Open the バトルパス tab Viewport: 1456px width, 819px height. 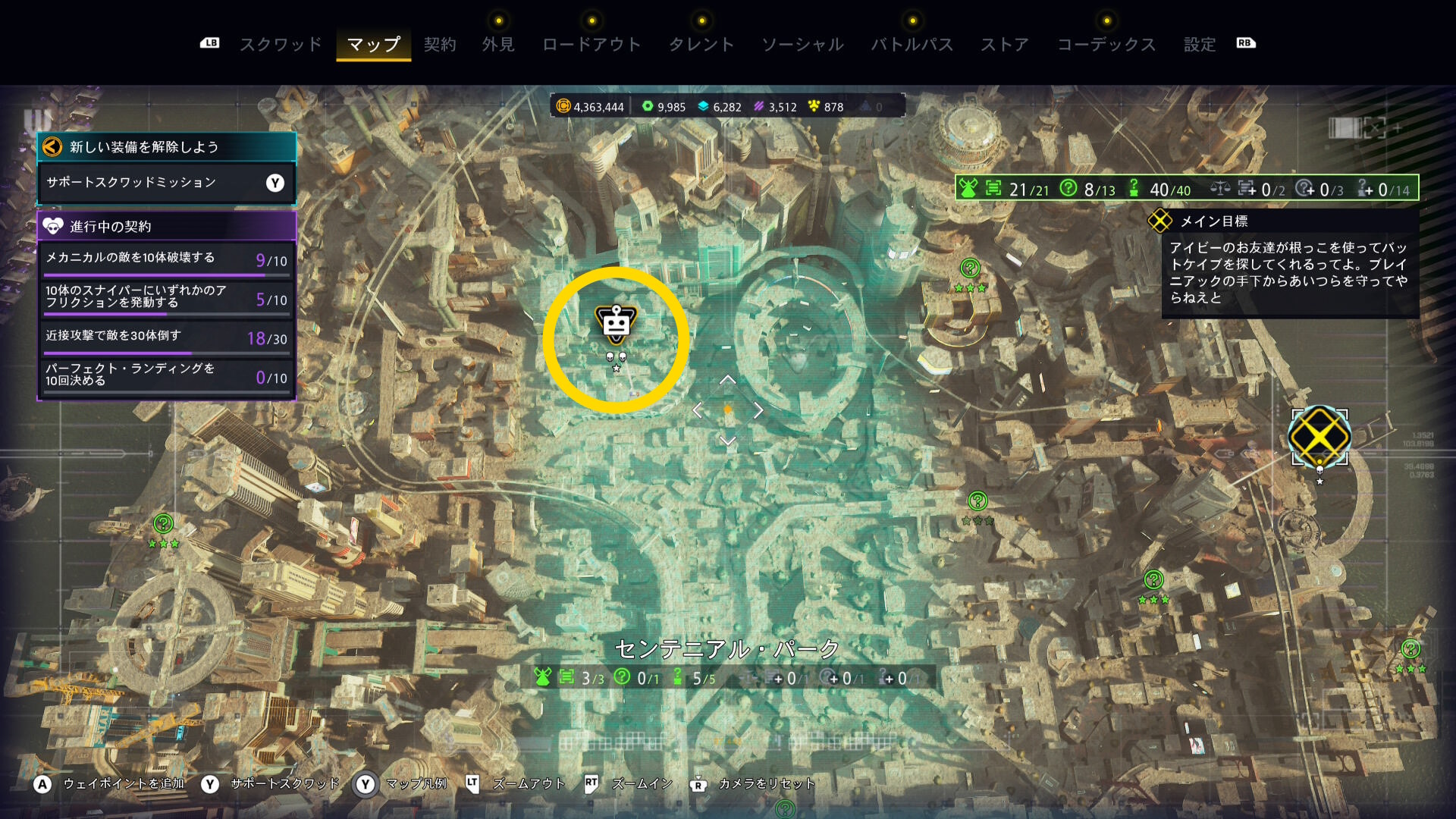(x=912, y=45)
